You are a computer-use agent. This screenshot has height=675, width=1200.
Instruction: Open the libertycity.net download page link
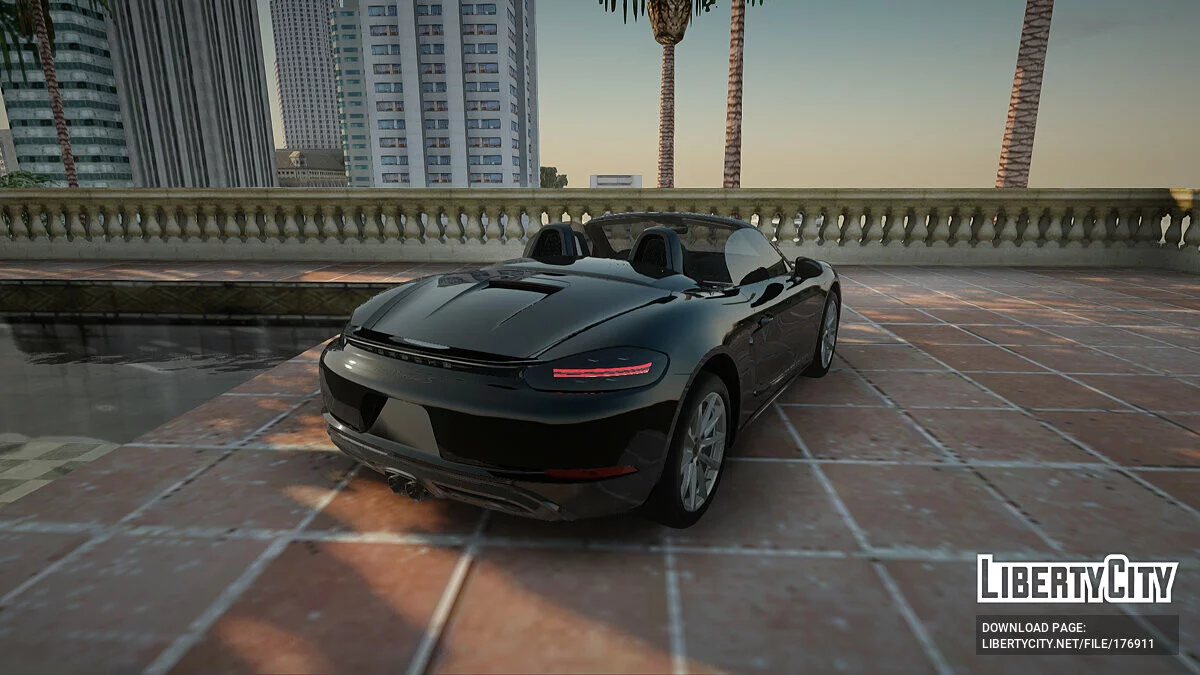[x=1068, y=644]
